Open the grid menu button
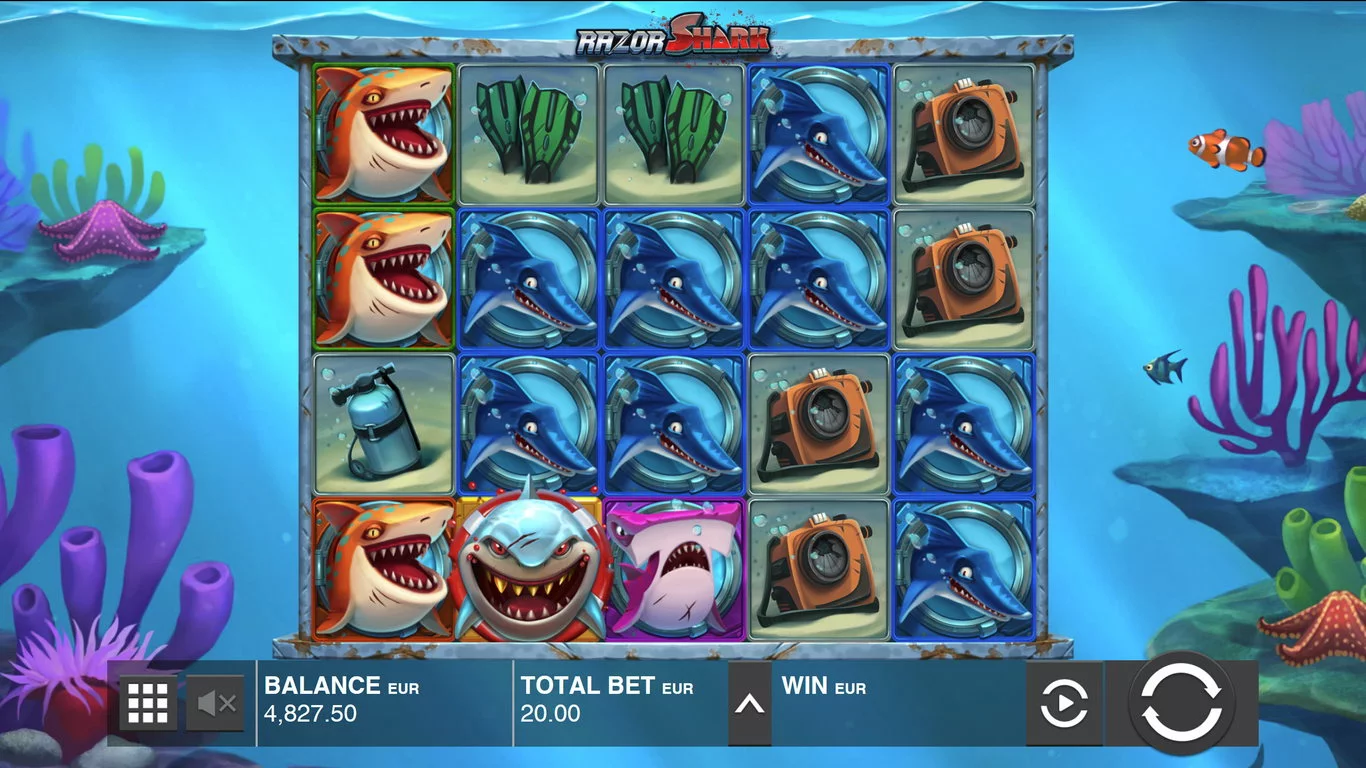Image resolution: width=1366 pixels, height=768 pixels. (148, 704)
